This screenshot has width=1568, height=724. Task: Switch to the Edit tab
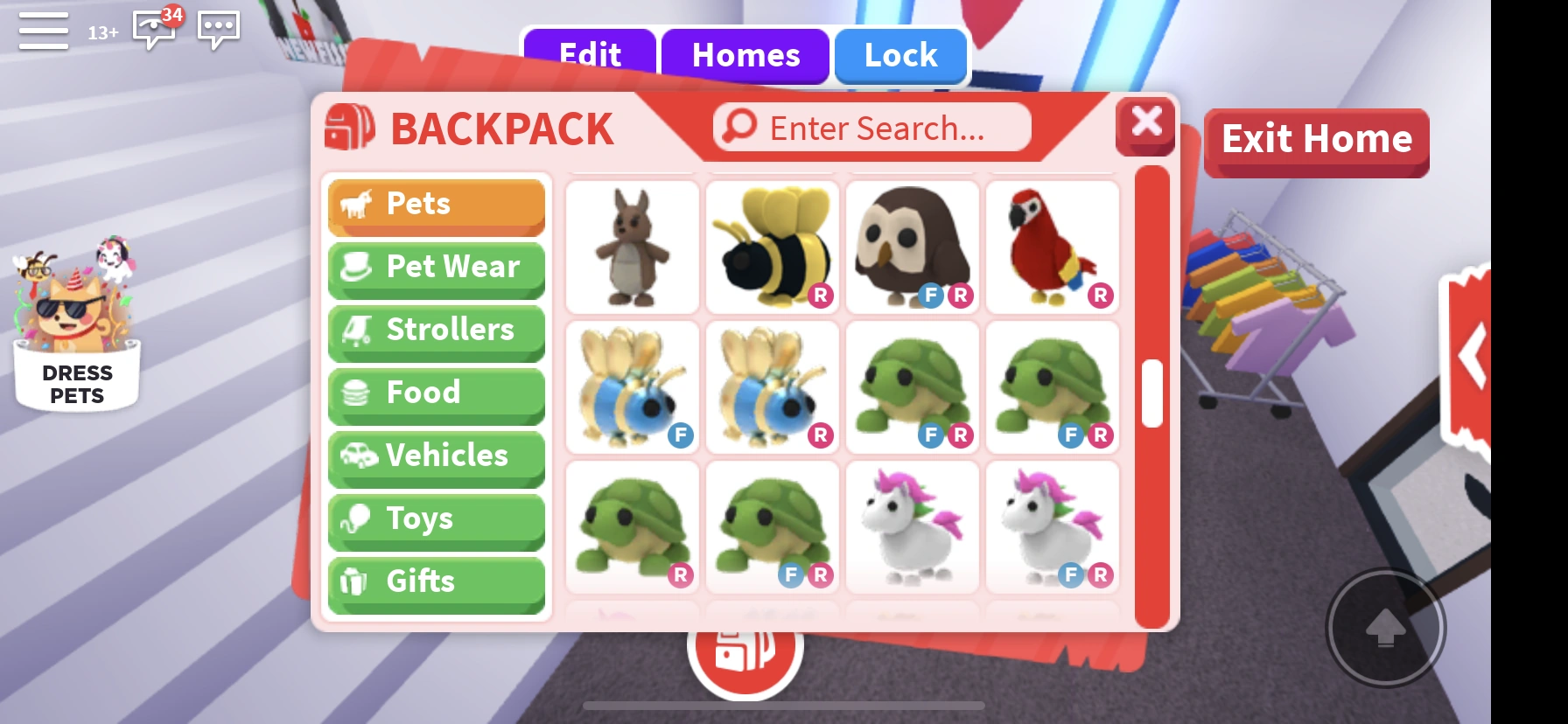[x=590, y=55]
